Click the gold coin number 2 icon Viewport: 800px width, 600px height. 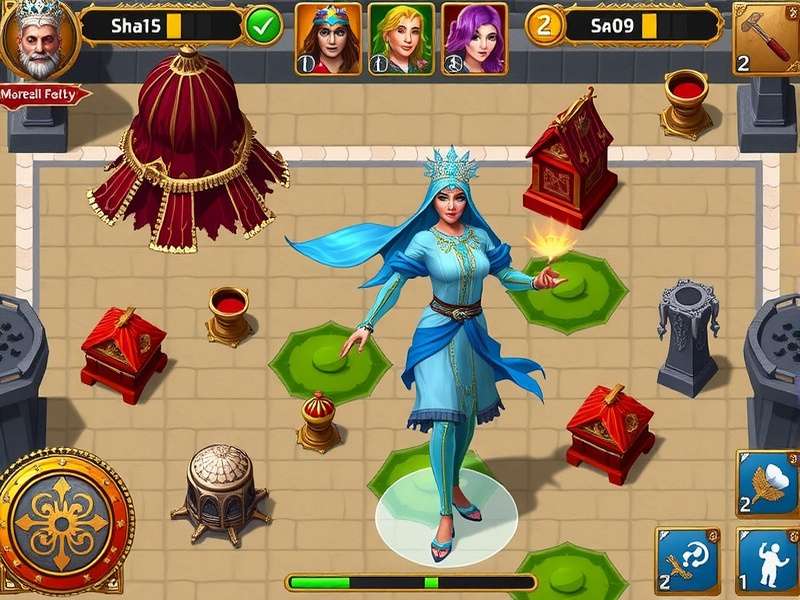(x=544, y=25)
